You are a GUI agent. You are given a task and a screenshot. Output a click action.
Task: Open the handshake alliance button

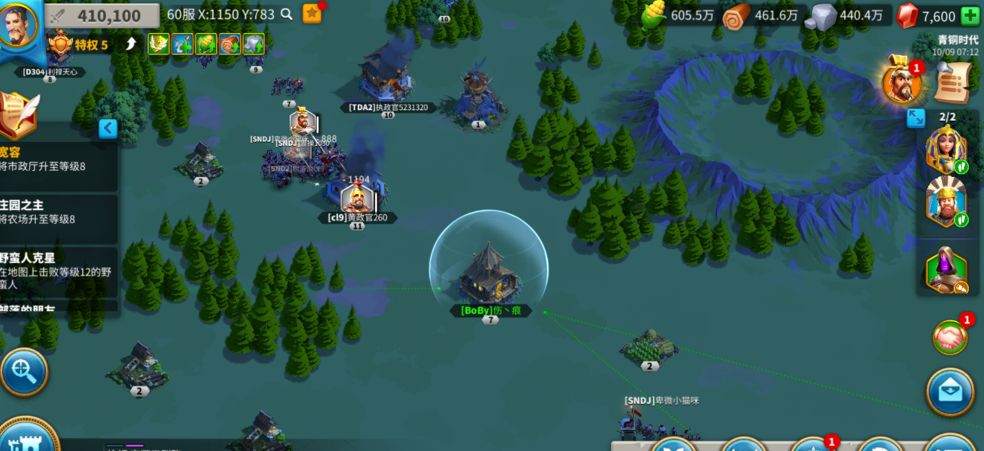point(950,338)
